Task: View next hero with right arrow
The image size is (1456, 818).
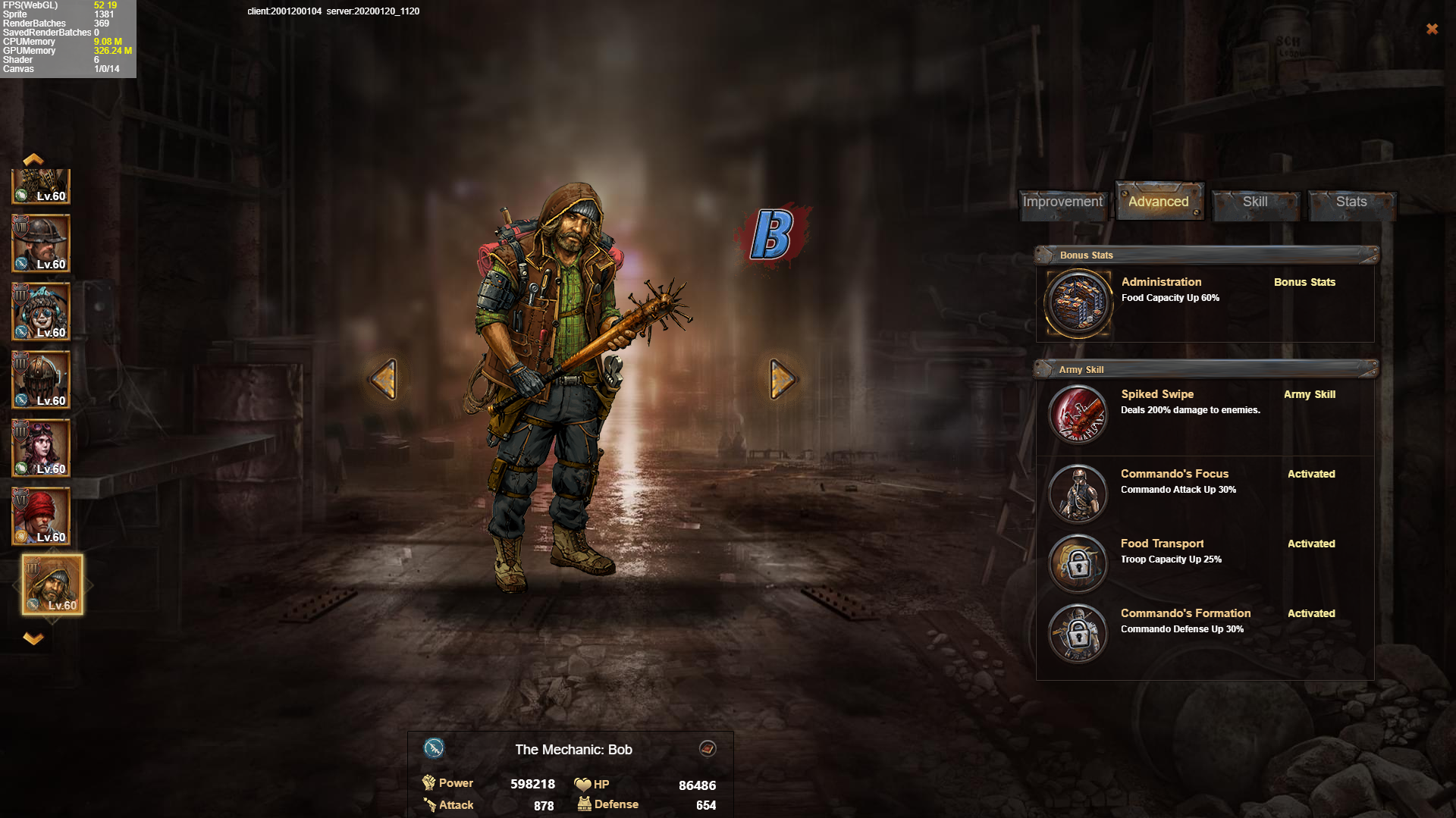Action: [782, 378]
